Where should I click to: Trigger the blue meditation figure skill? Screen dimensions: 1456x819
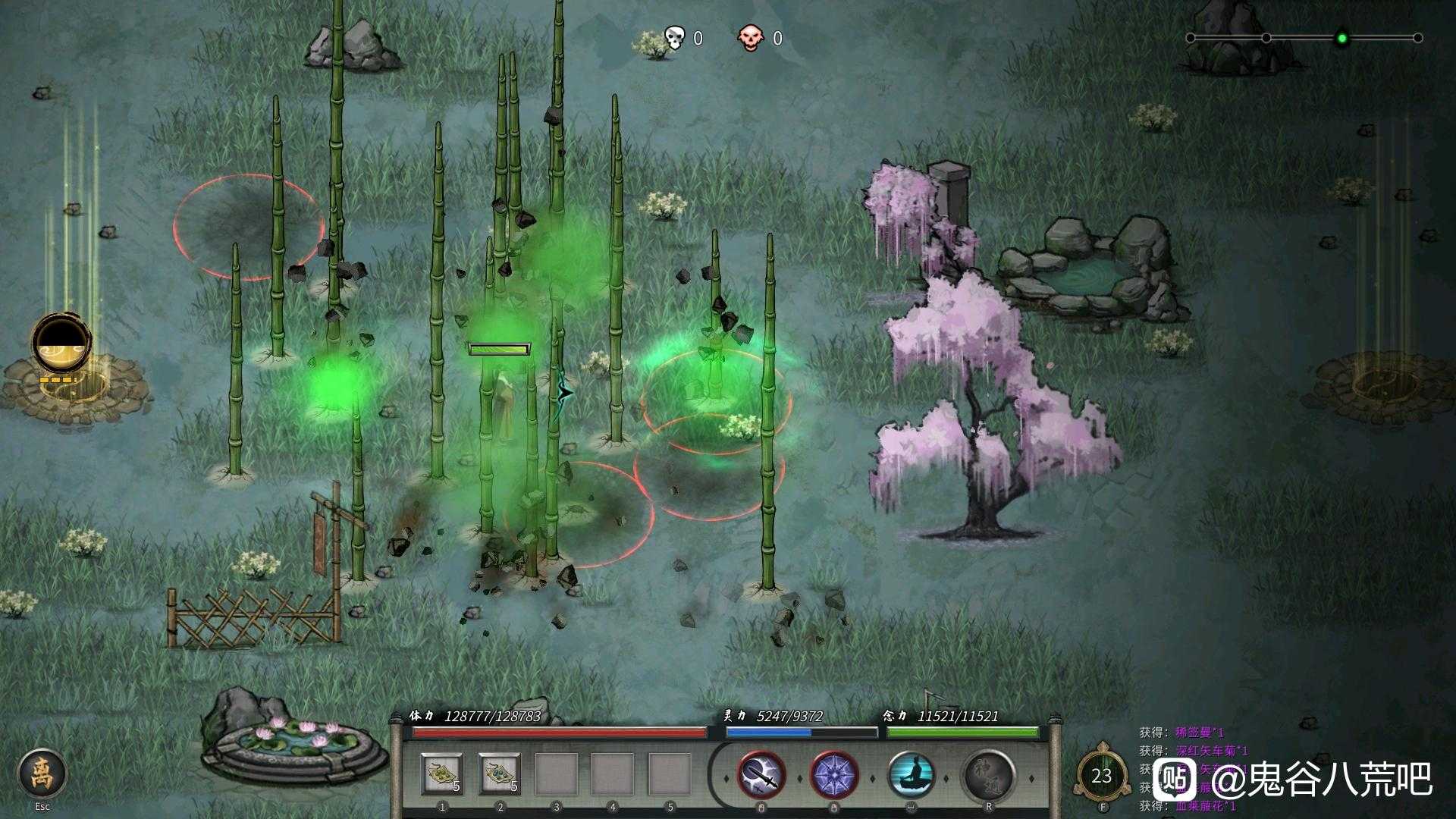(x=912, y=776)
